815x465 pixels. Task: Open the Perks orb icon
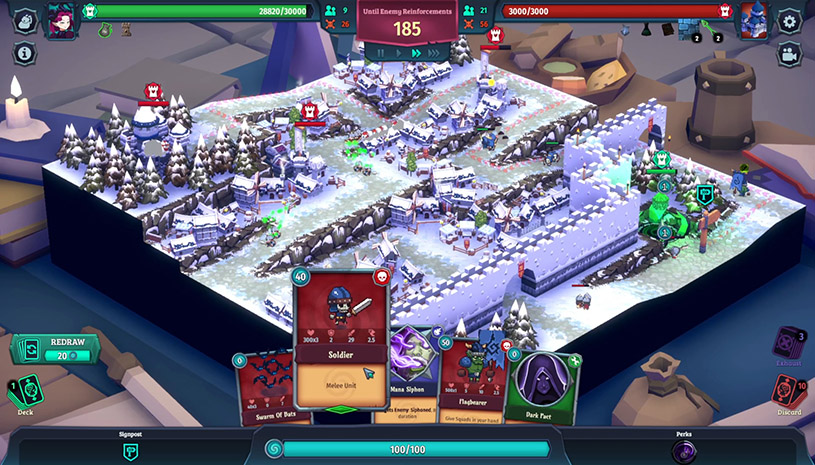684,451
